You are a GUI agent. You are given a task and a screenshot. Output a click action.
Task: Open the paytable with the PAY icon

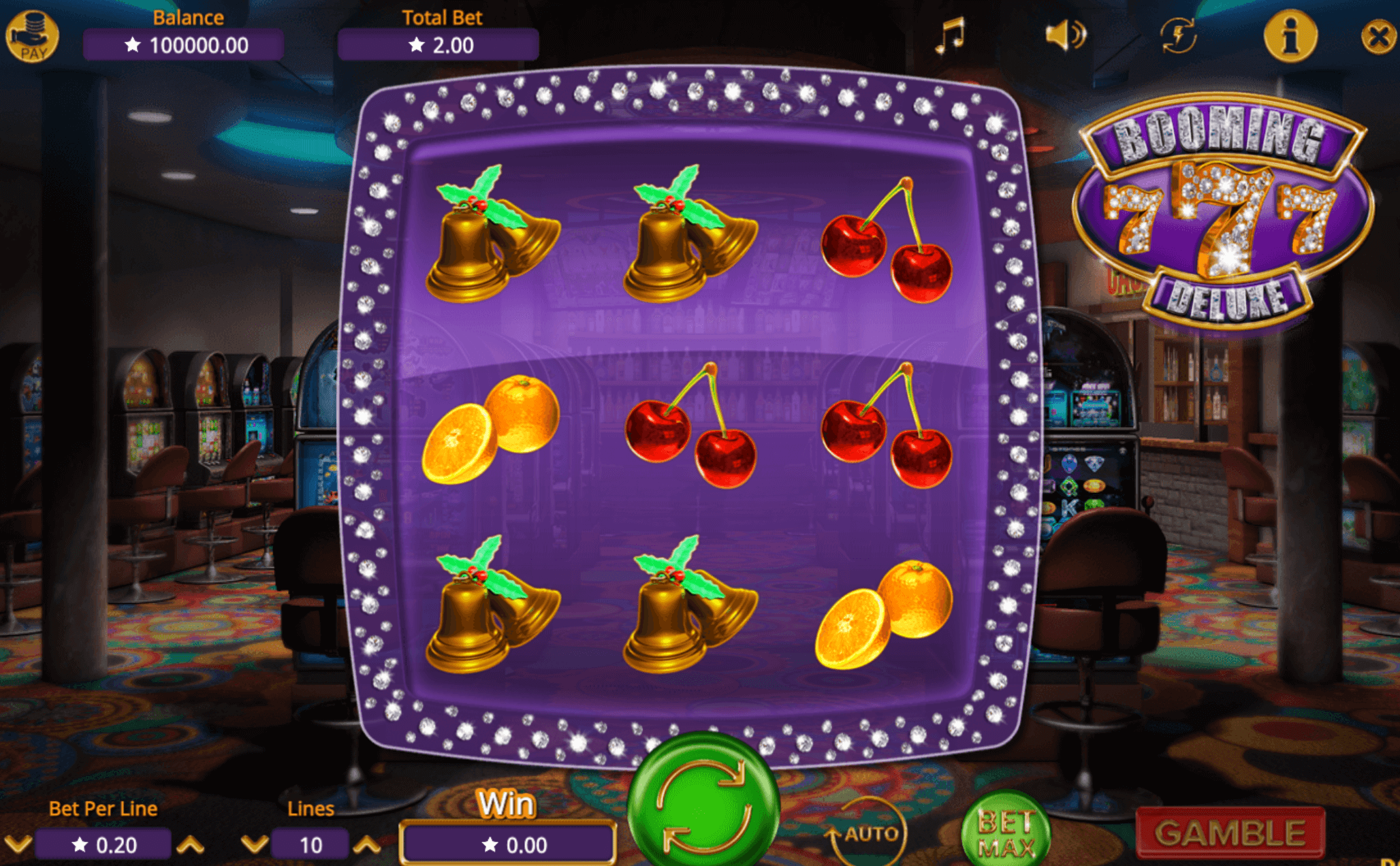coord(32,32)
